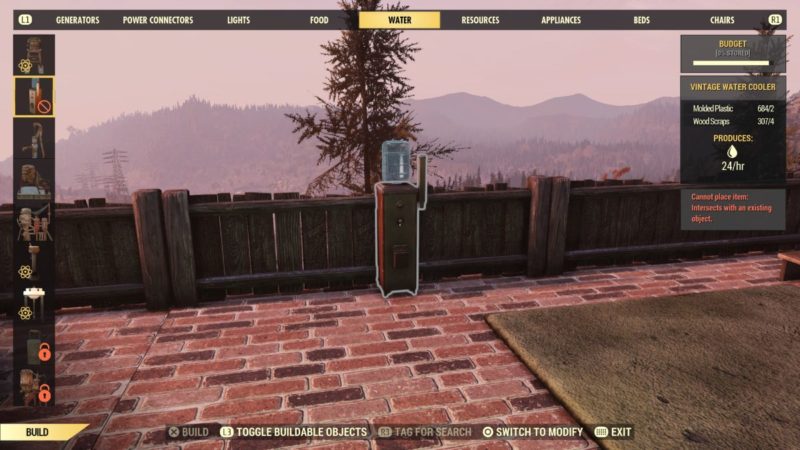Image resolution: width=800 pixels, height=450 pixels.
Task: Select the highlighted Vintage Water Cooler thumbnail
Action: [x=34, y=97]
